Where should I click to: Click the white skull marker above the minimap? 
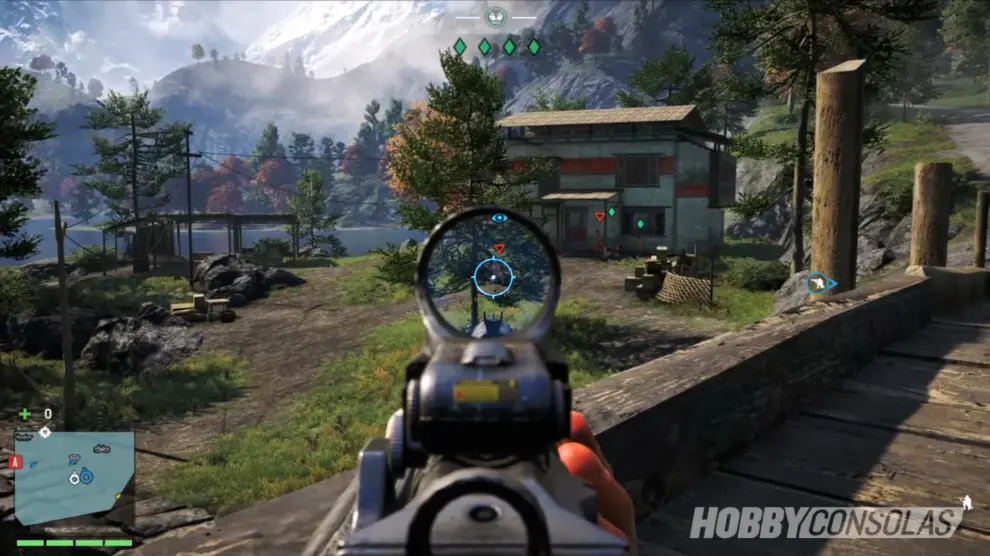click(45, 432)
